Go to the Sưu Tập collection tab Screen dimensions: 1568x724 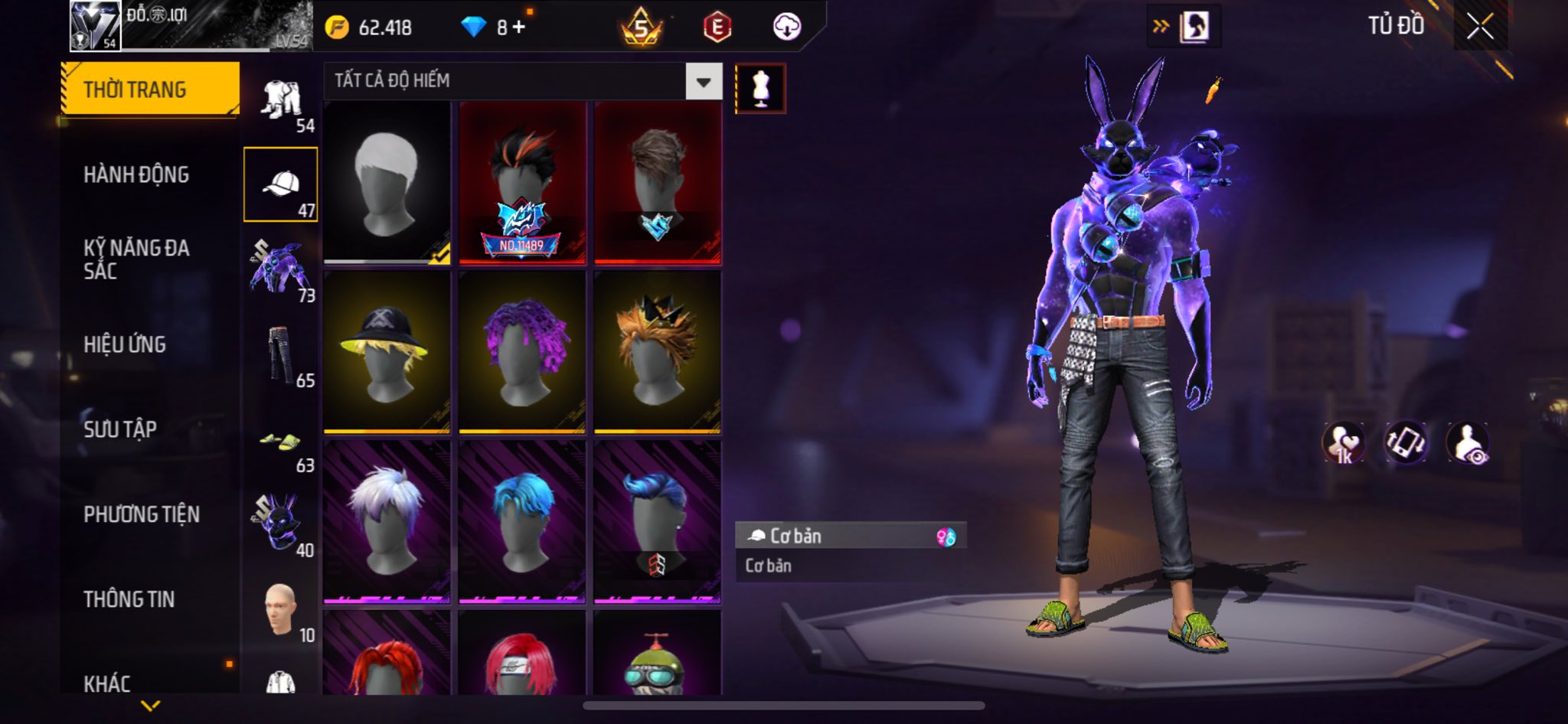tap(120, 429)
